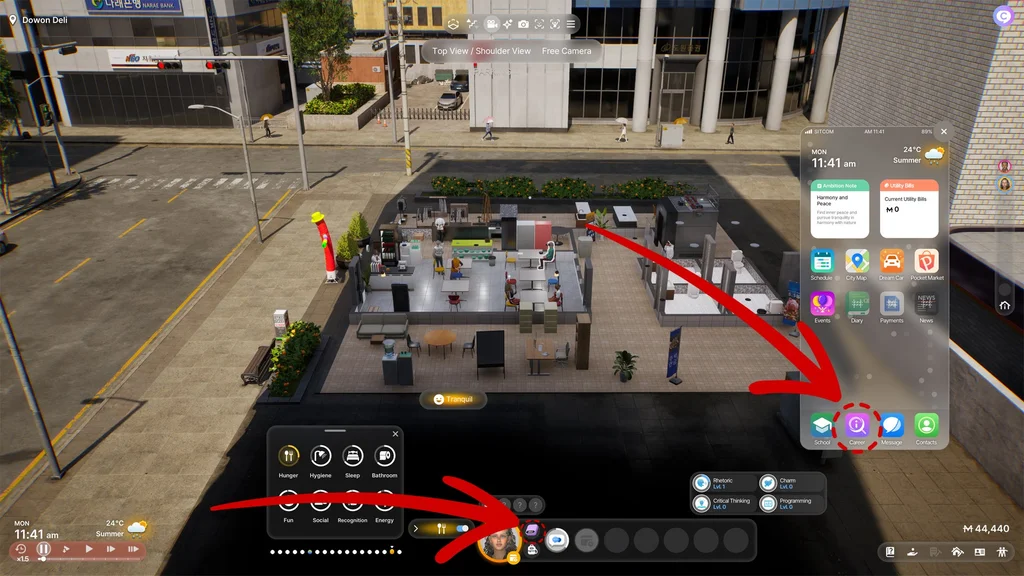Viewport: 1024px width, 576px height.
Task: Click the character portrait
Action: [x=498, y=543]
